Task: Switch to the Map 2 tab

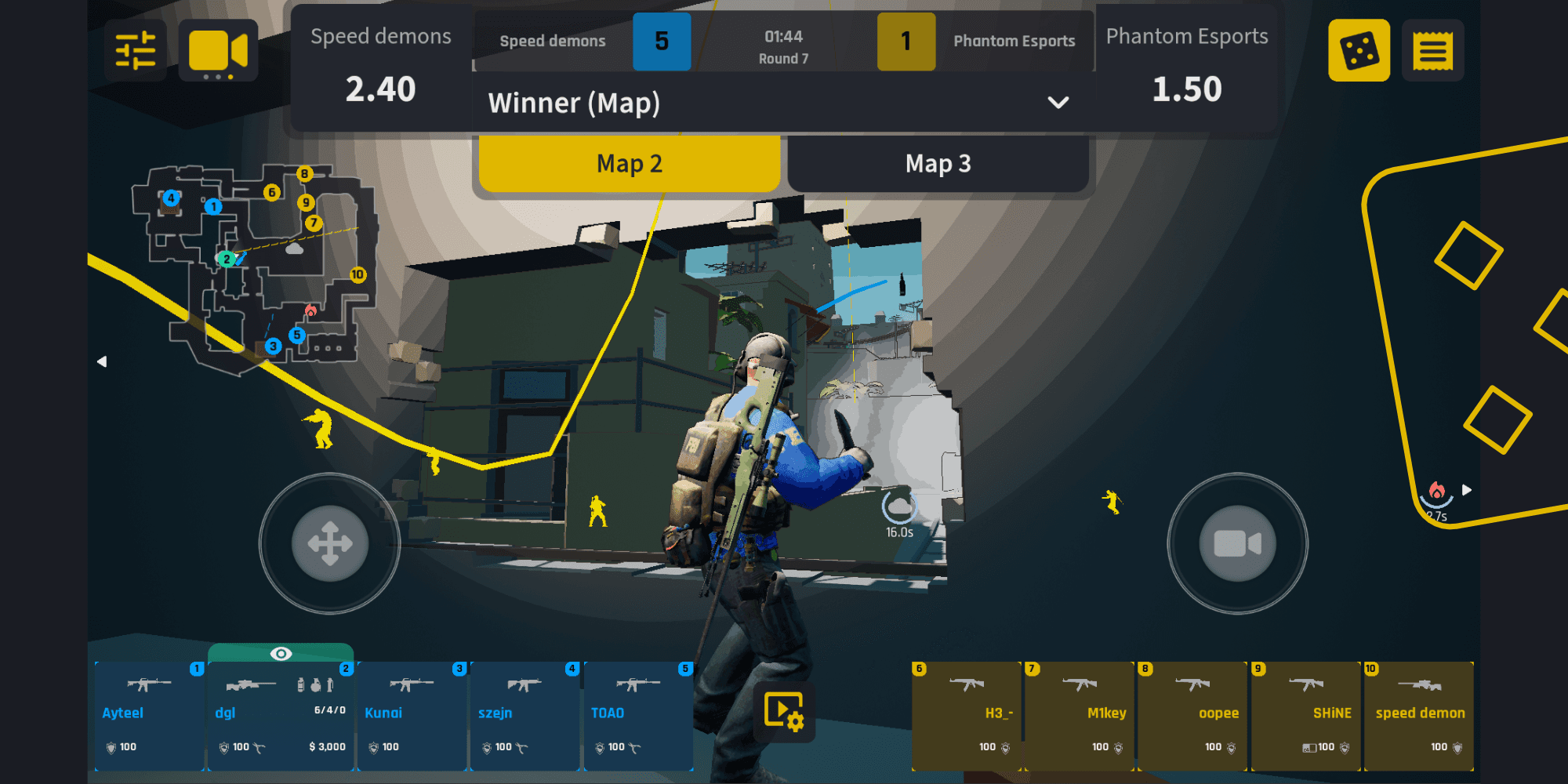Action: (x=630, y=164)
